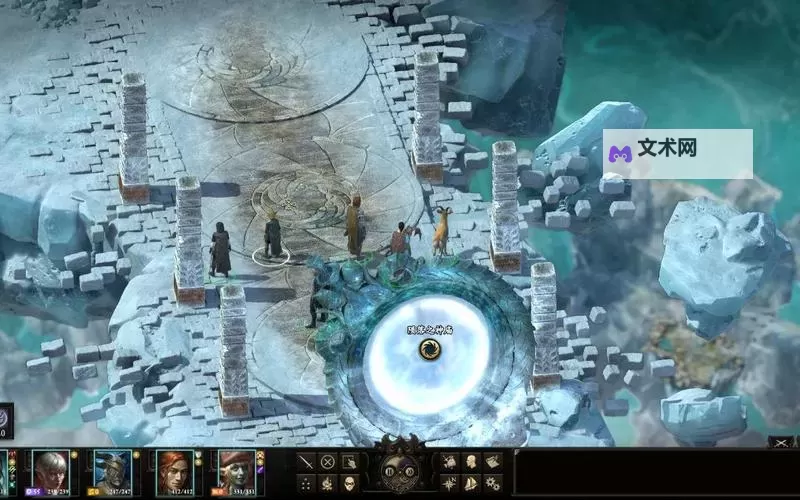
Task: Click the pointing-hand select-all button
Action: [x=349, y=462]
